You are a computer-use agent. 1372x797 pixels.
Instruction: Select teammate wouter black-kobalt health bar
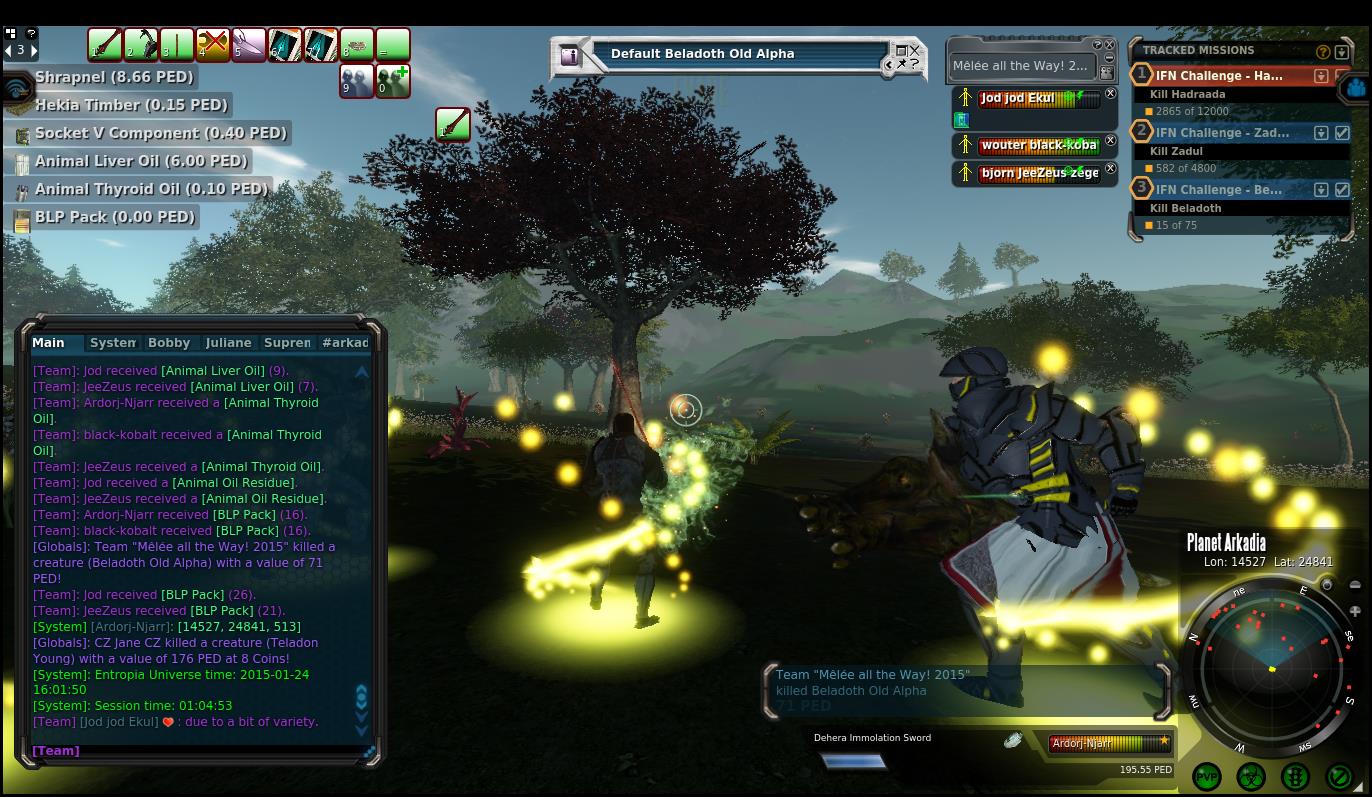click(1038, 146)
